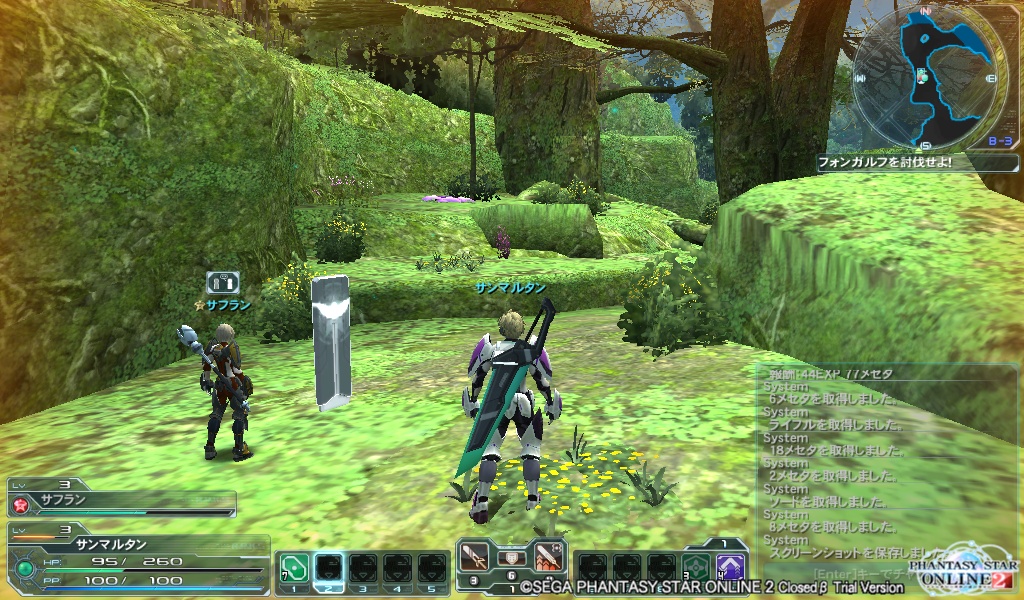Trigger the red-orange photon art icon
The image size is (1024, 600).
549,556
